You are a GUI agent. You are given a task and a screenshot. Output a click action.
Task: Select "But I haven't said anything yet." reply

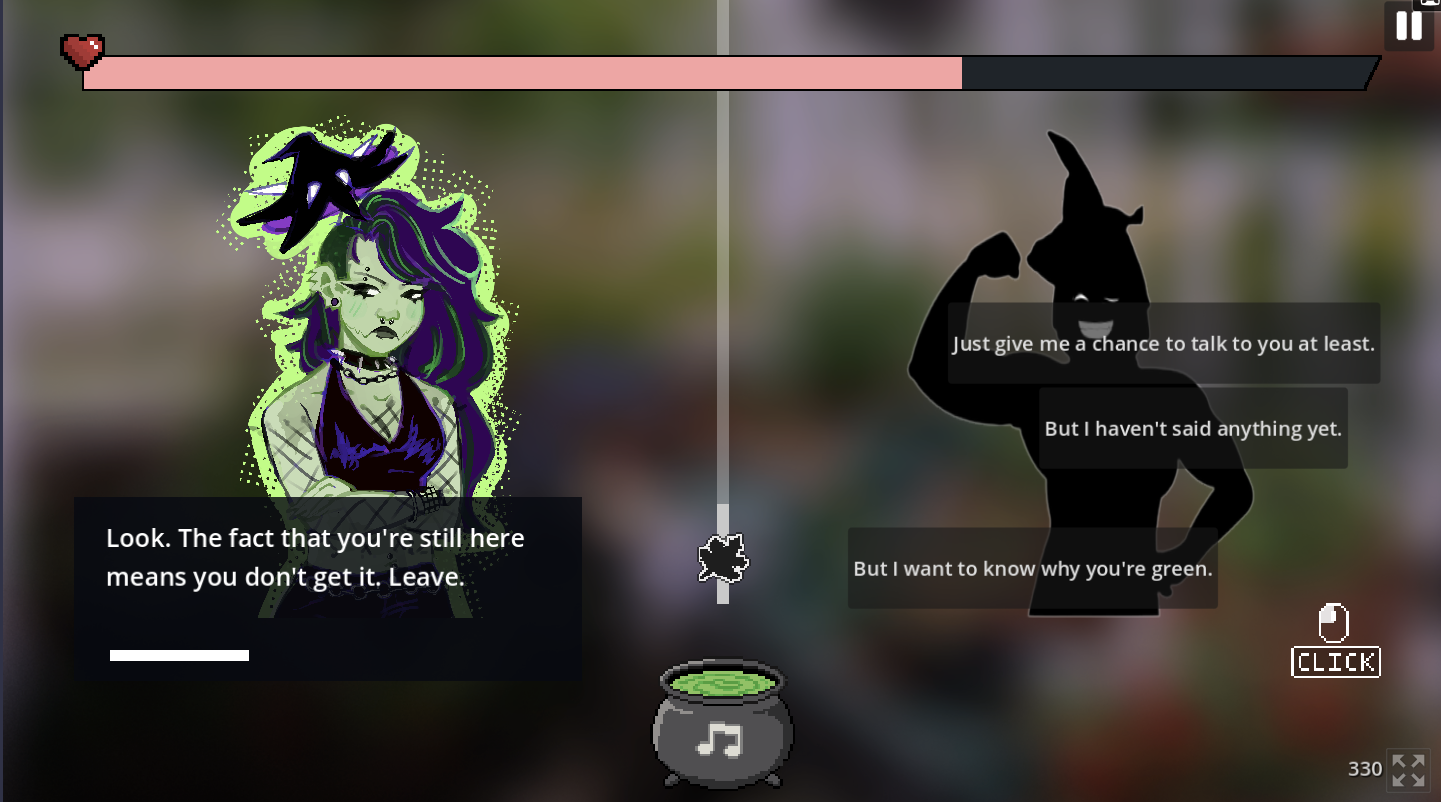(1192, 428)
